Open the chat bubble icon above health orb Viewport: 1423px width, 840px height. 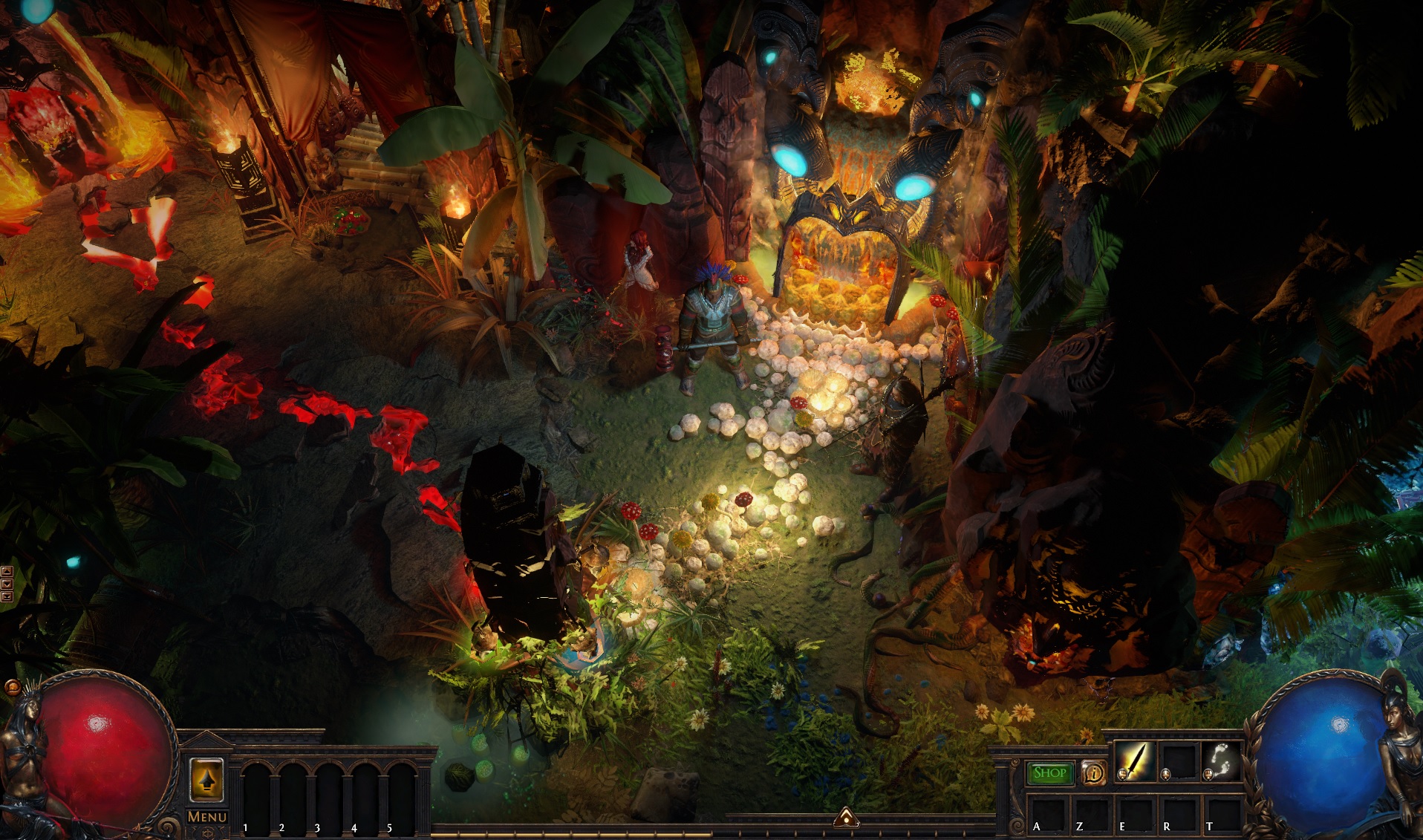click(x=13, y=688)
